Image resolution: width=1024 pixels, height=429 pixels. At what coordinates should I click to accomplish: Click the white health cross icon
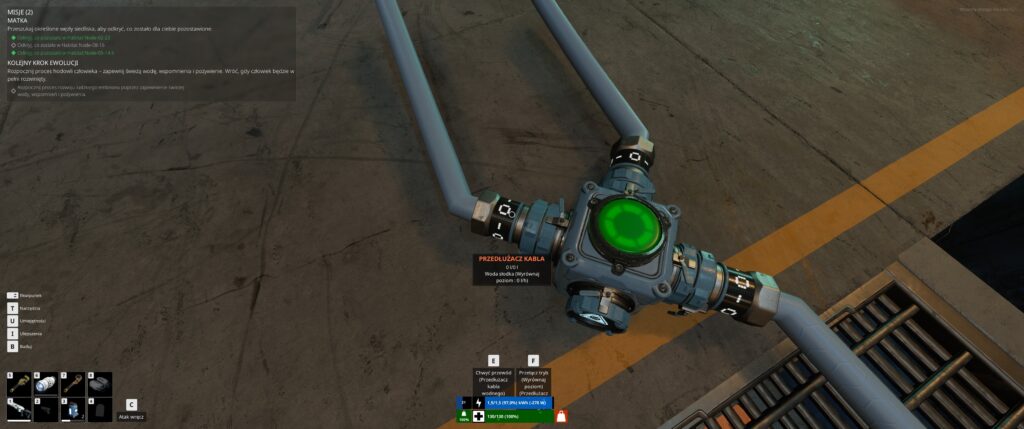[x=478, y=416]
